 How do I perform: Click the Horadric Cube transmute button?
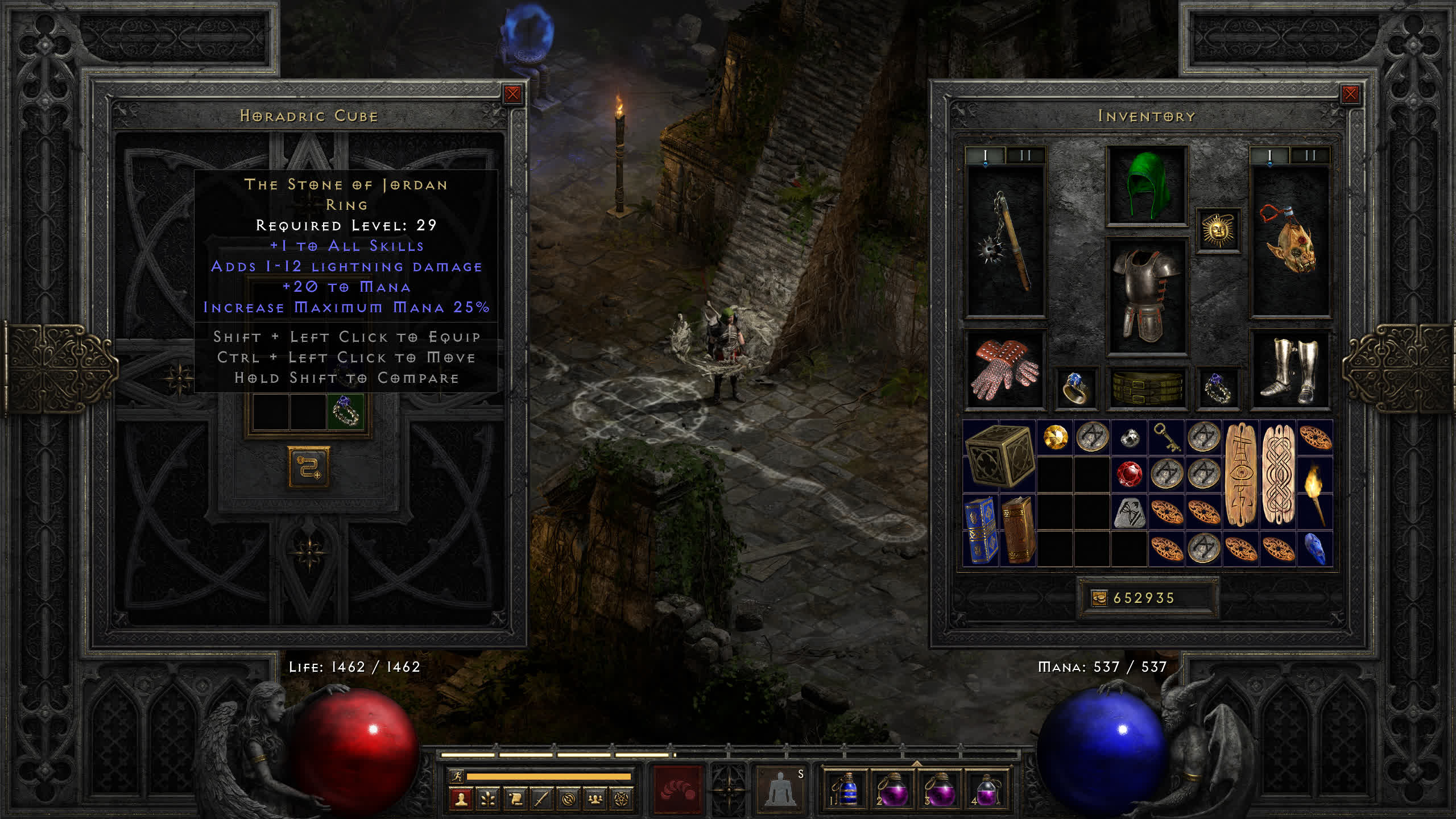[309, 467]
